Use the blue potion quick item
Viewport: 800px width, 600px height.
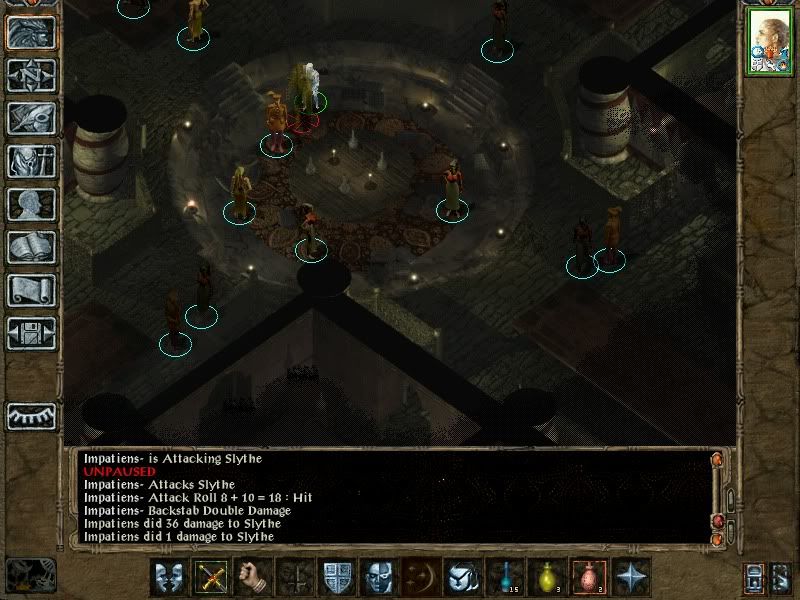coord(505,577)
